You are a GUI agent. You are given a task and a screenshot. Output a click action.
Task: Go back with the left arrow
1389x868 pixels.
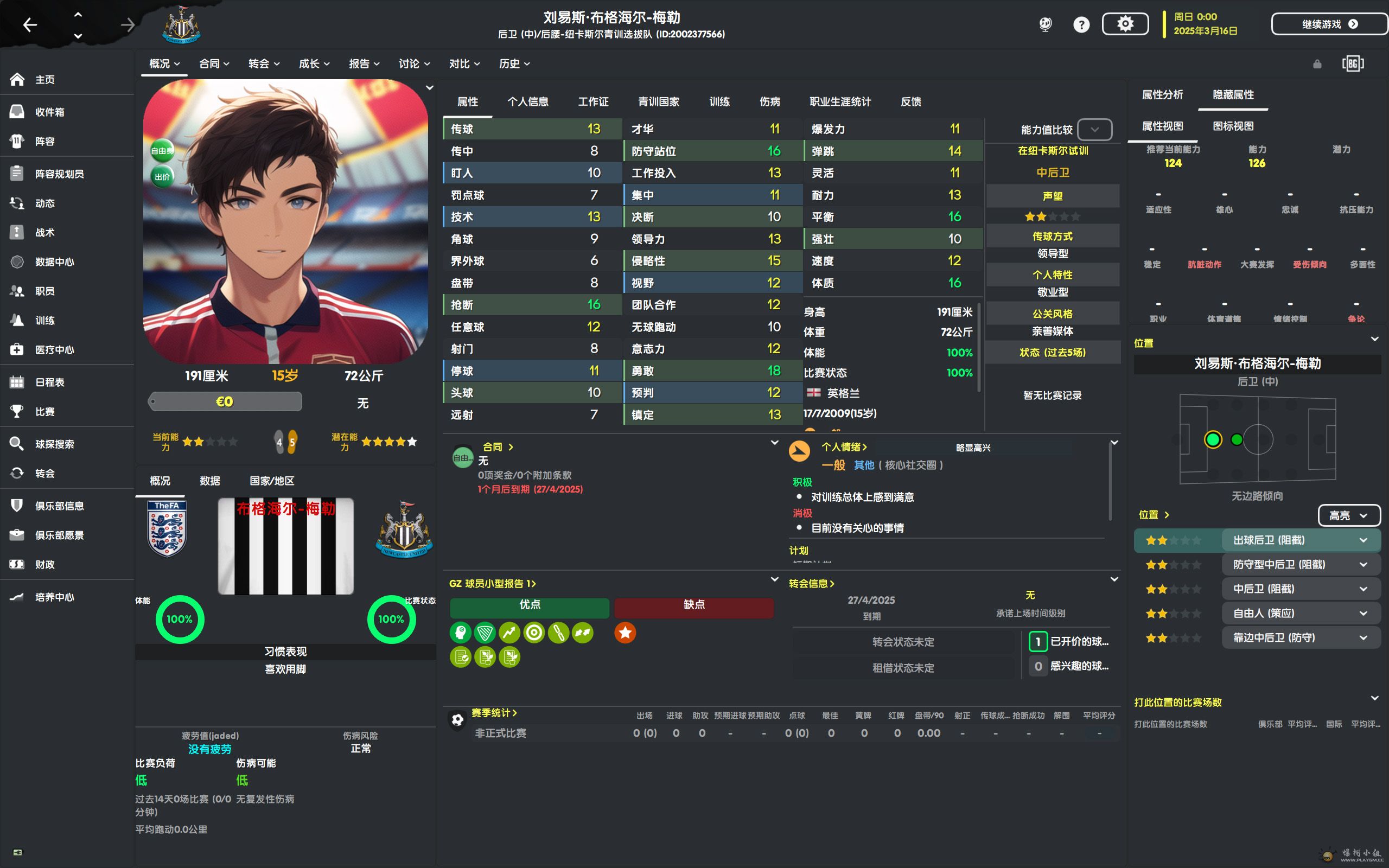30,25
